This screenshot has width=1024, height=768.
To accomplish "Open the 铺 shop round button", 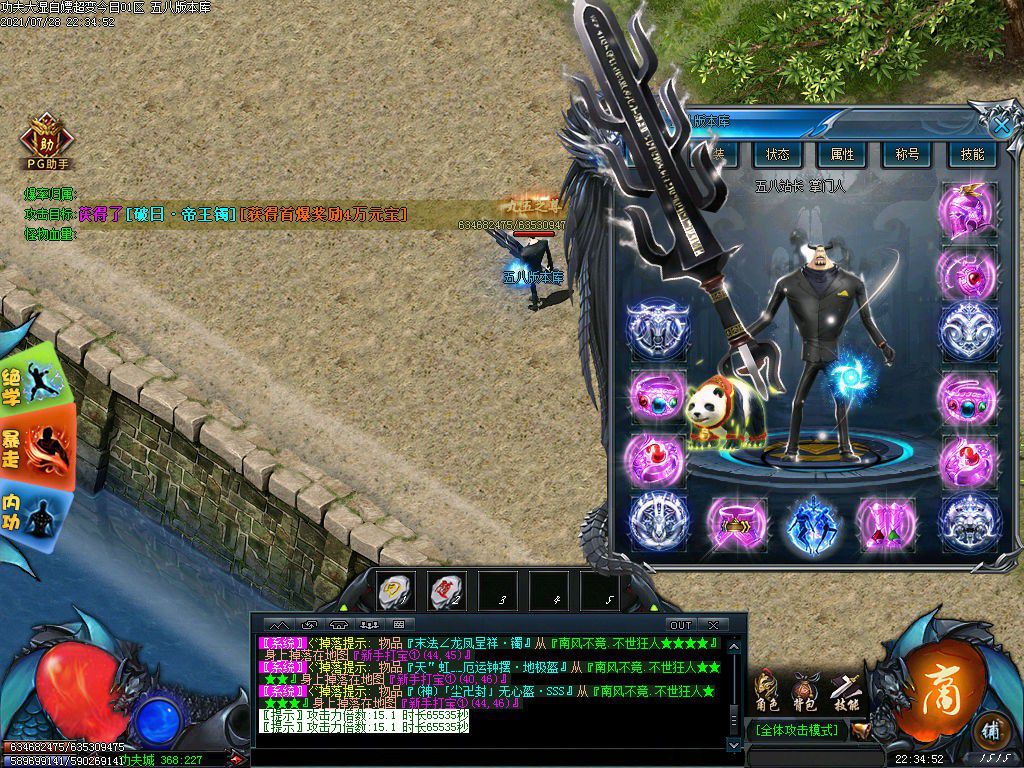I will pyautogui.click(x=991, y=728).
